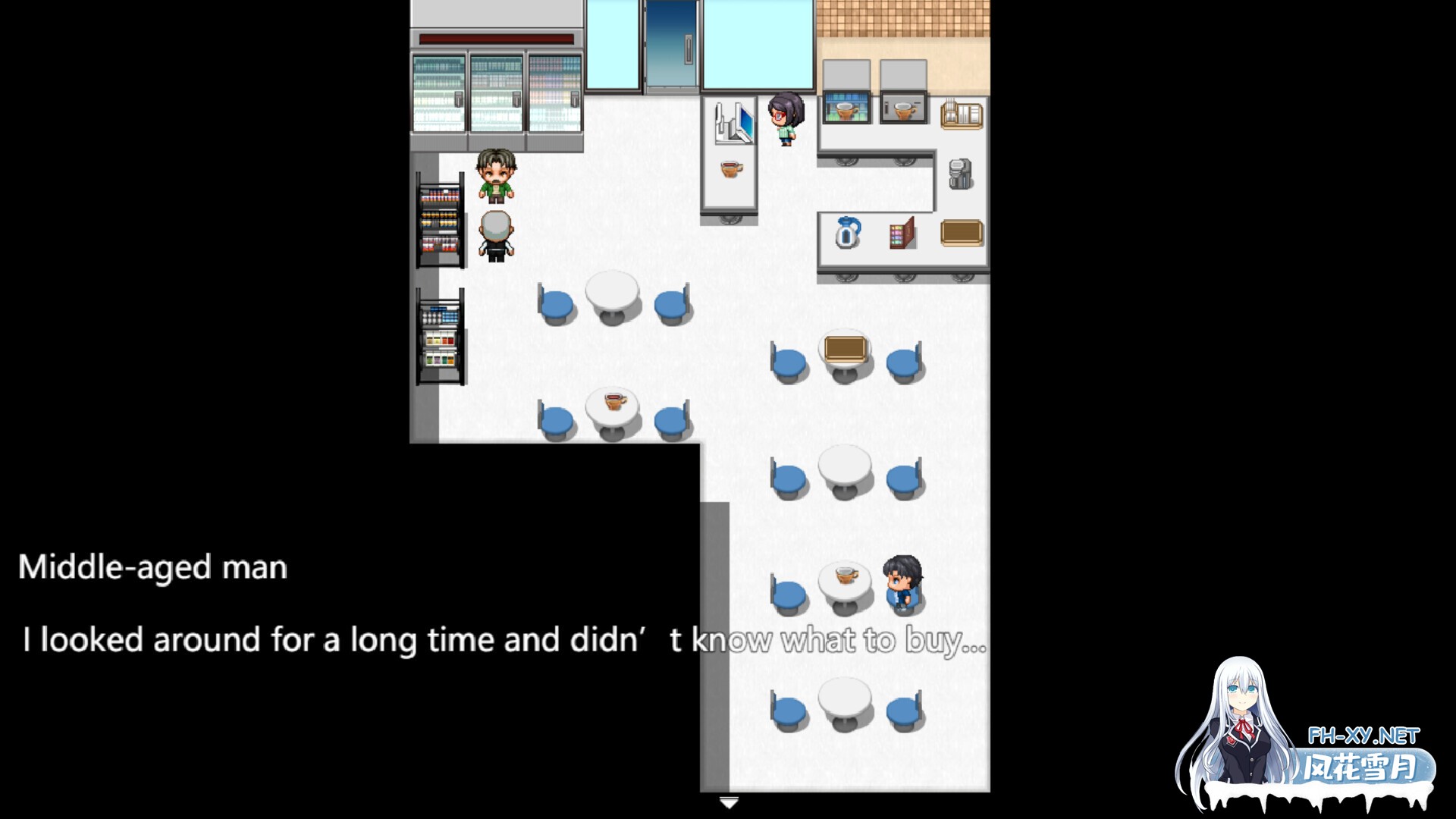Click the dish rack beside the microwaves
The image size is (1456, 819).
click(x=961, y=114)
